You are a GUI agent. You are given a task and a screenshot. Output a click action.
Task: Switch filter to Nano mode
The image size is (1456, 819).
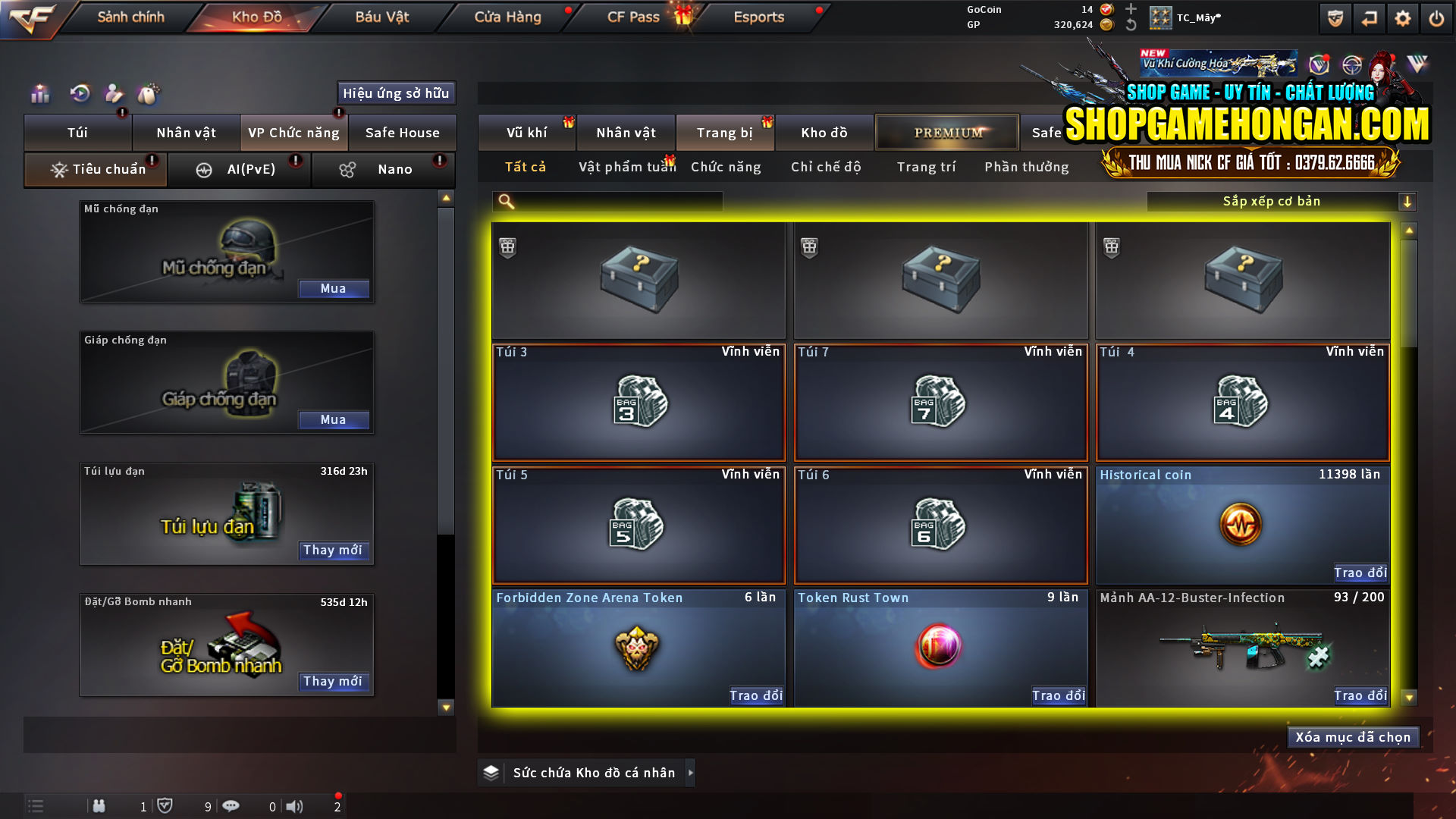(383, 169)
